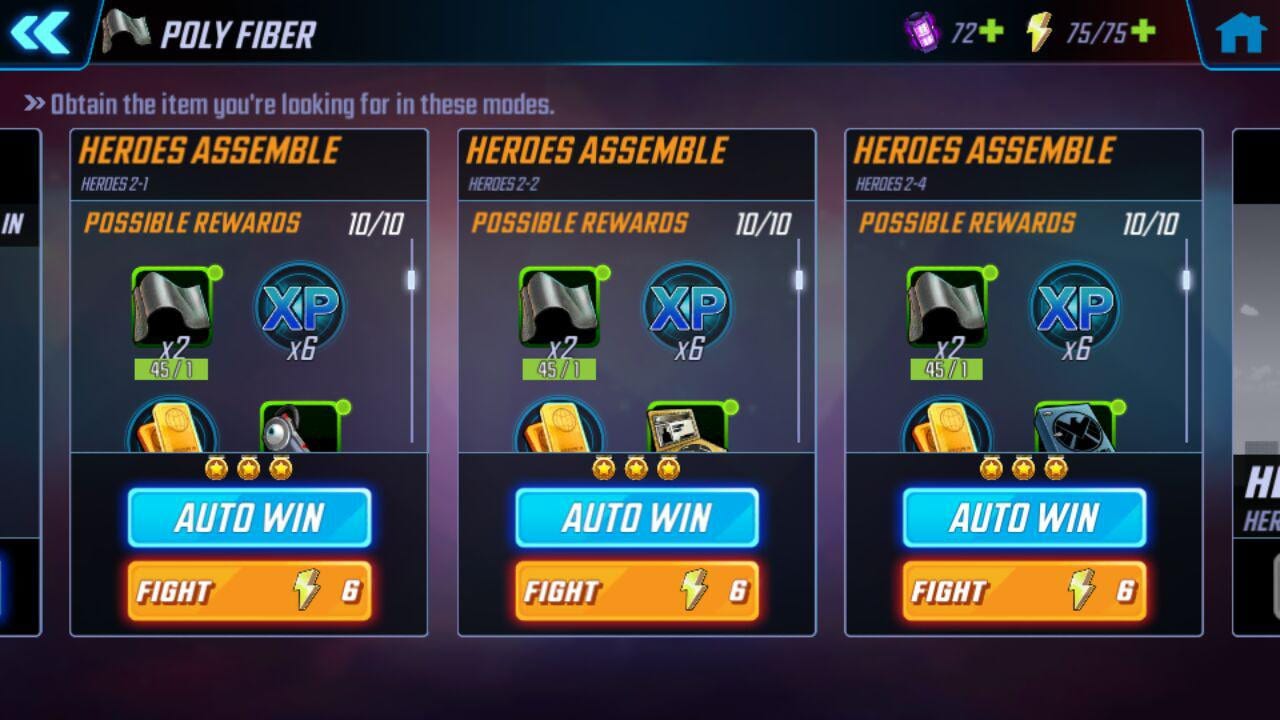Select the Poly Fiber reward in Heroes 2-4
This screenshot has height=720, width=1280.
pyautogui.click(x=946, y=309)
